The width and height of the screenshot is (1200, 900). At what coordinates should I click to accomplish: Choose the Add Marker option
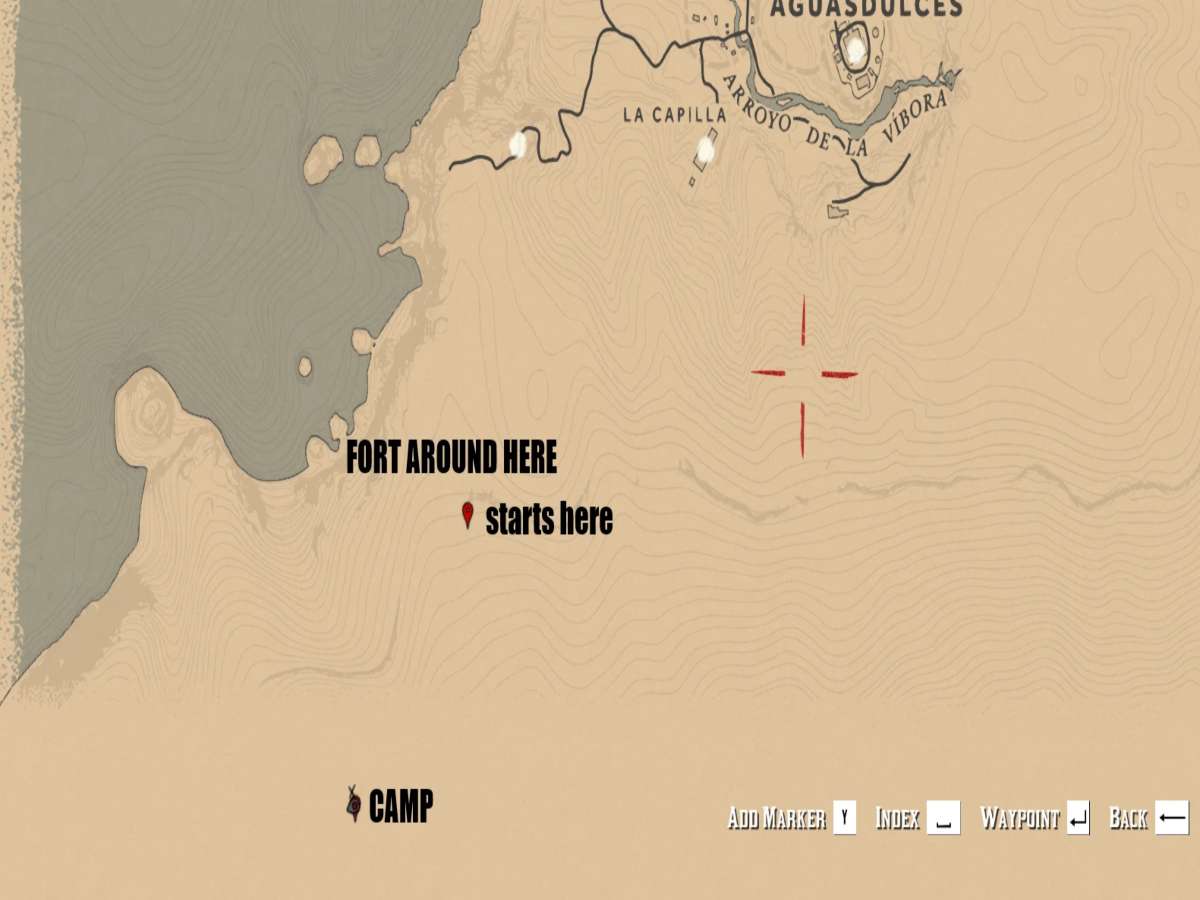791,818
